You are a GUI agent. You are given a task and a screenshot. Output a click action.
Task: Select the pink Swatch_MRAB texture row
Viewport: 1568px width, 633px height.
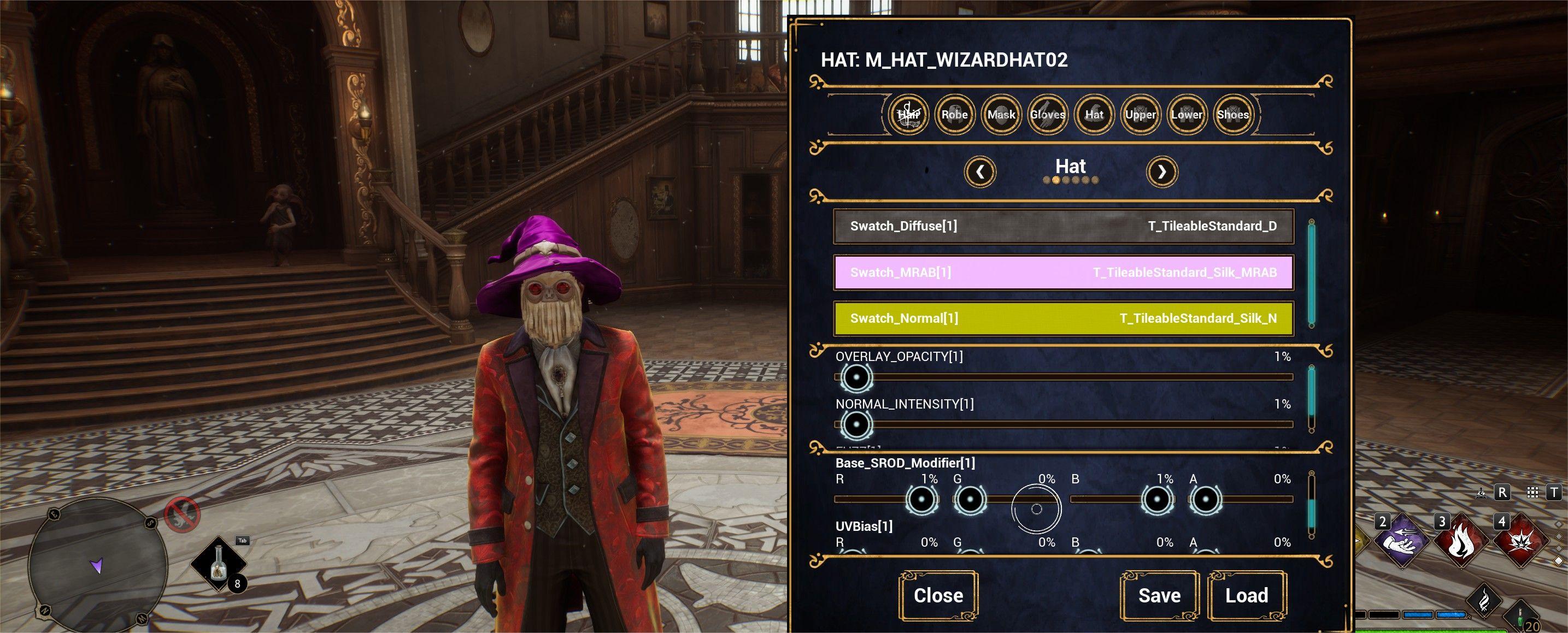(1063, 273)
